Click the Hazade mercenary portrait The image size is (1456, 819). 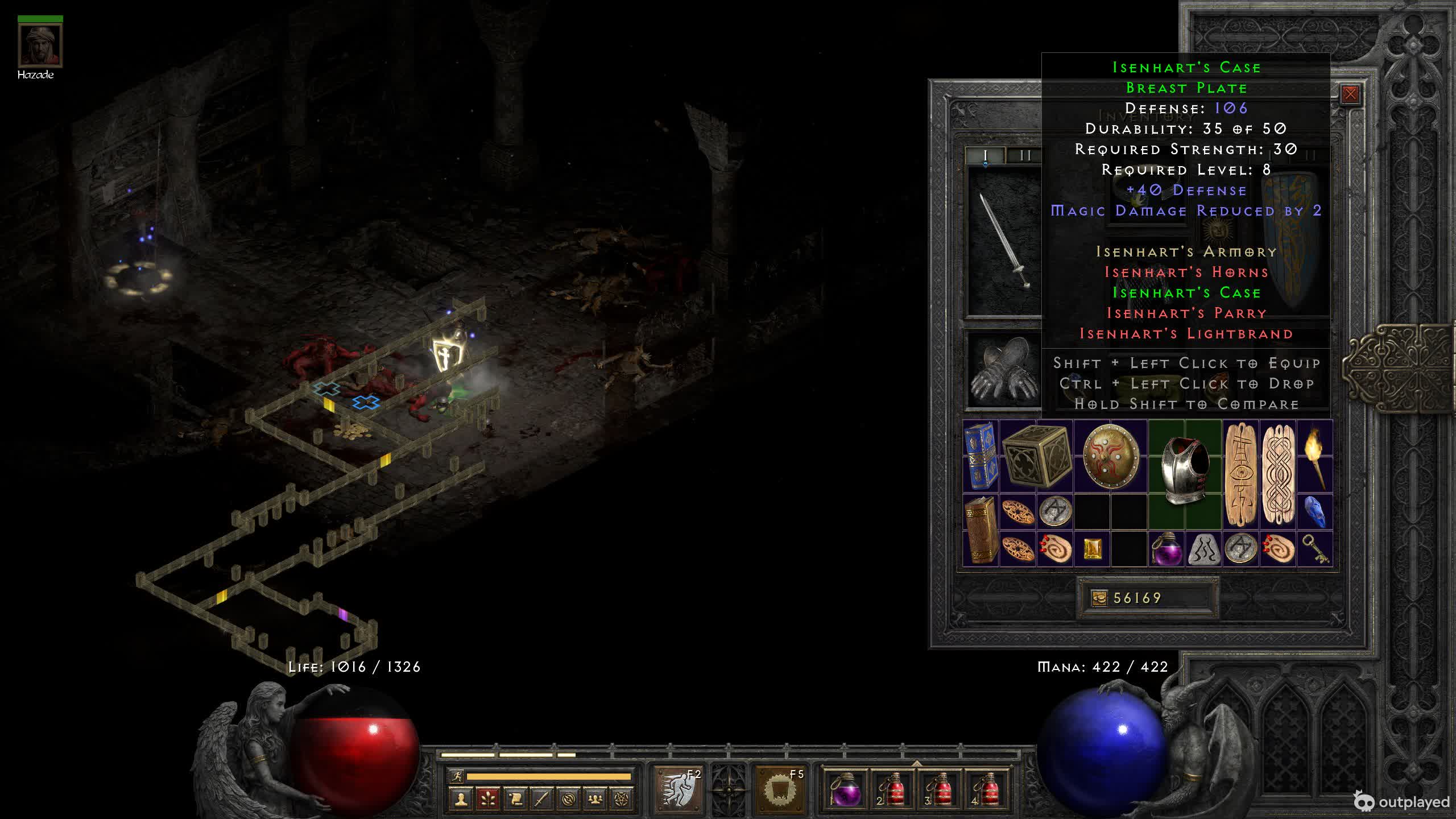point(40,45)
